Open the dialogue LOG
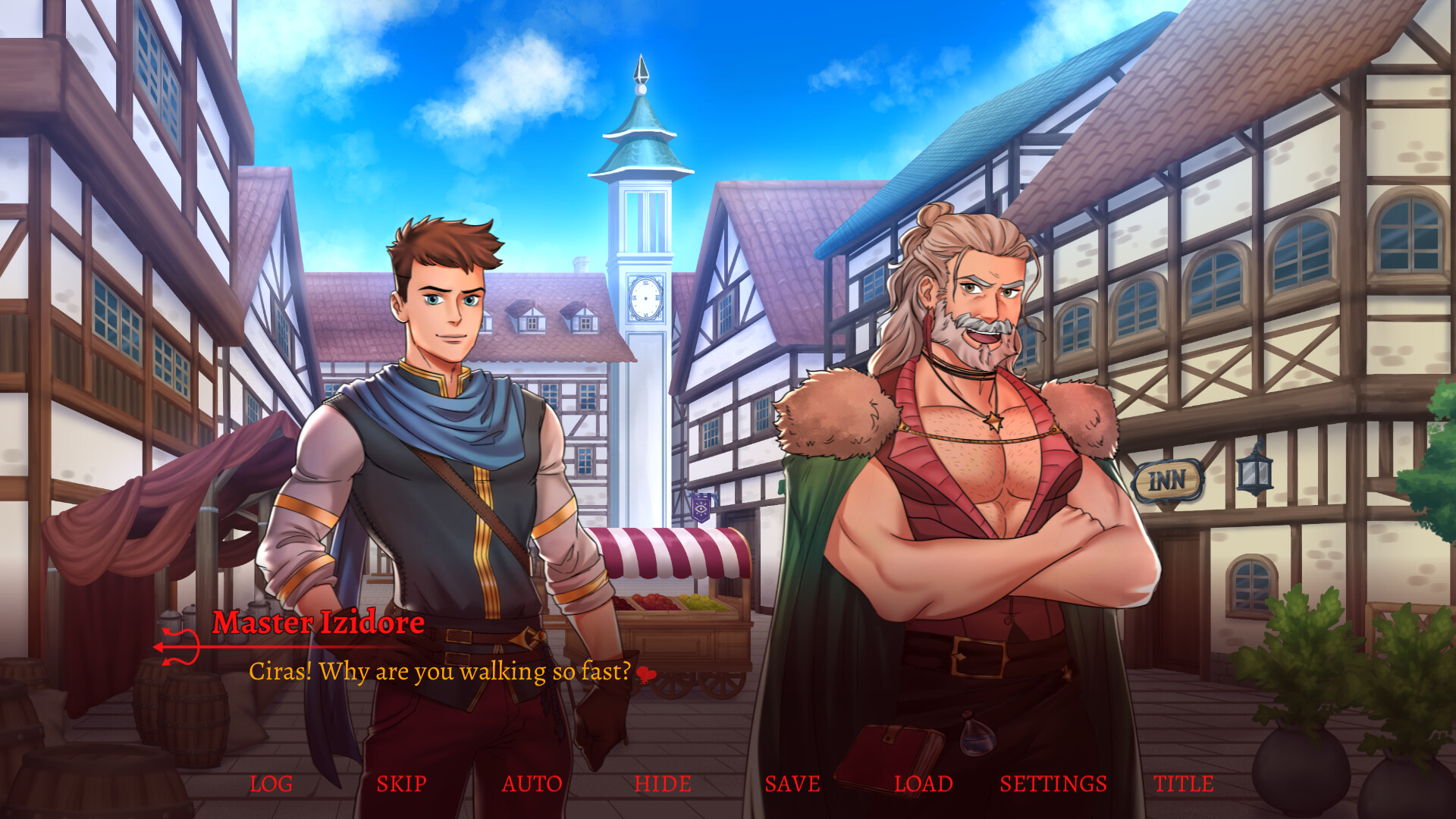Screen dimensions: 1456x819 point(271,784)
